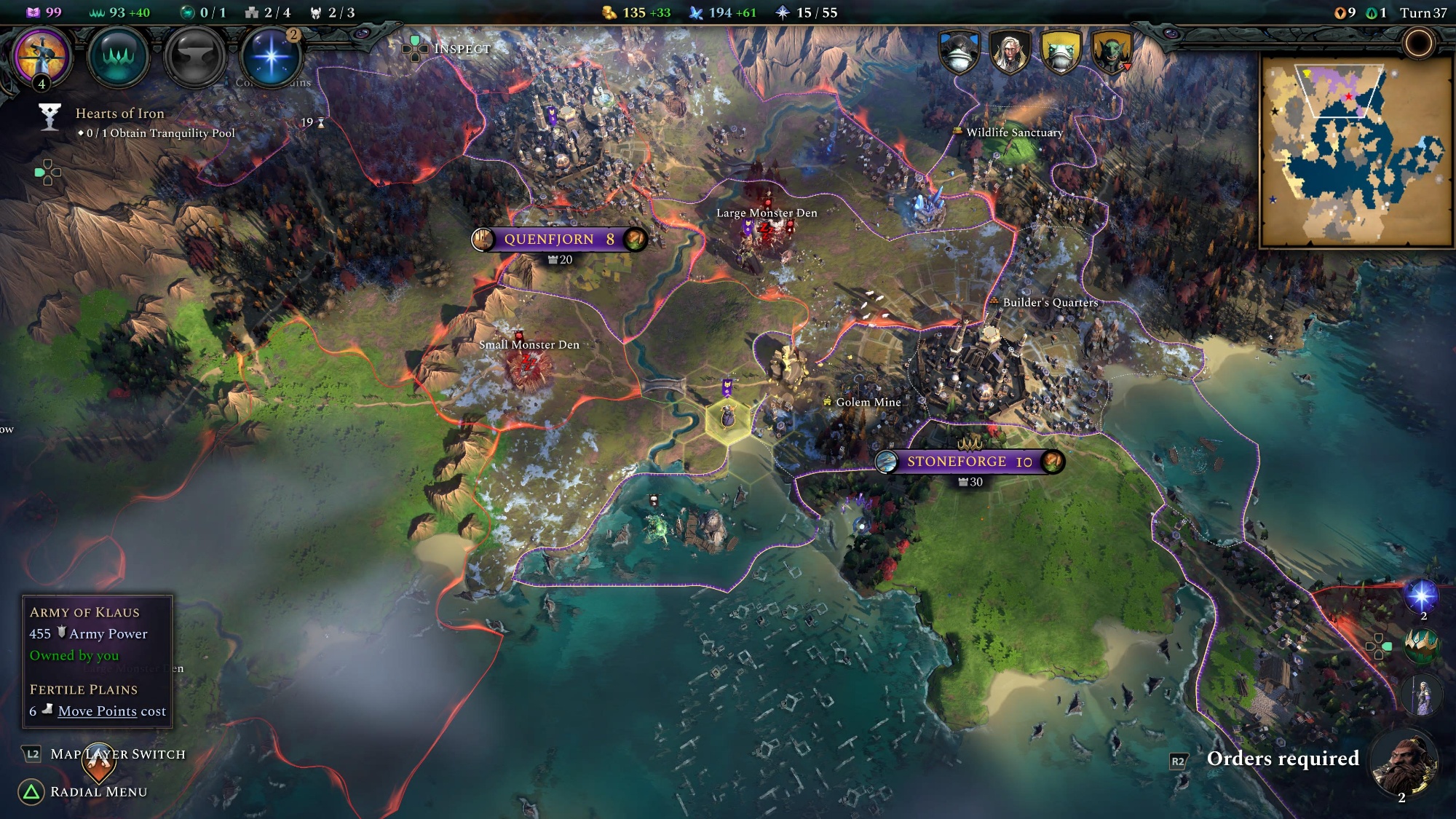Image resolution: width=1456 pixels, height=819 pixels.
Task: Select the highlighted Army of Klaus unit
Action: 727,417
